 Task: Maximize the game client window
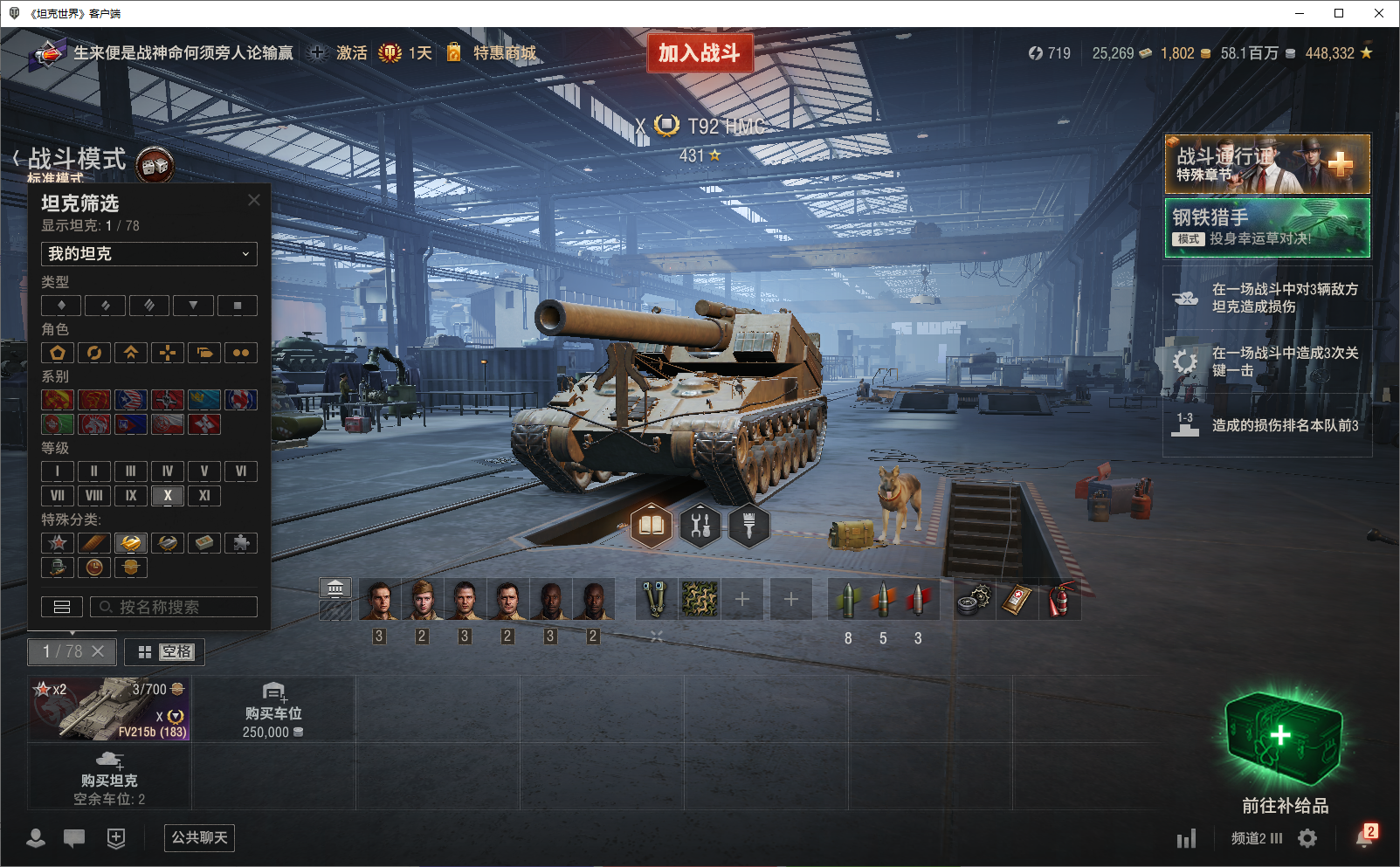(1339, 13)
